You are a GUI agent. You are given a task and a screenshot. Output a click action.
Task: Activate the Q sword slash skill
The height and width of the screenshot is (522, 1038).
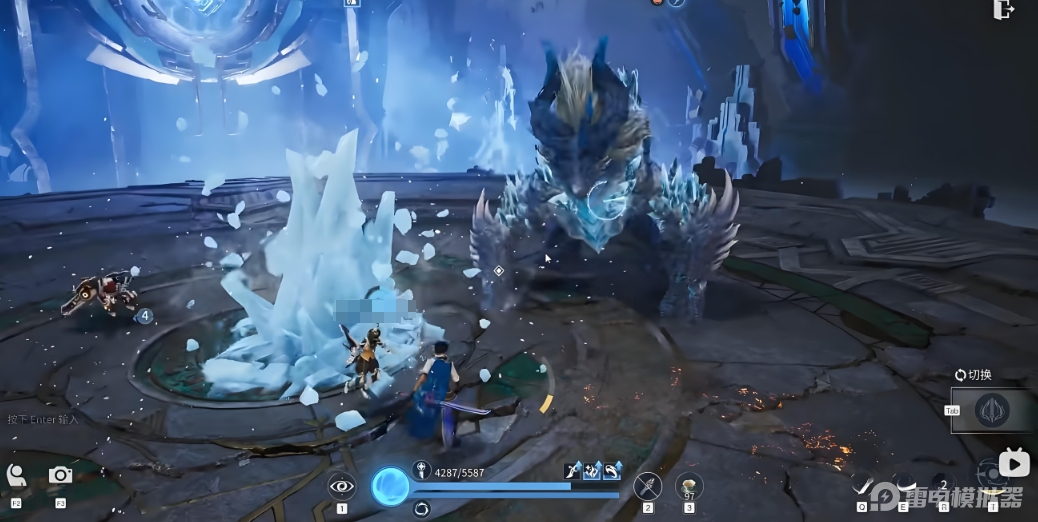point(863,486)
